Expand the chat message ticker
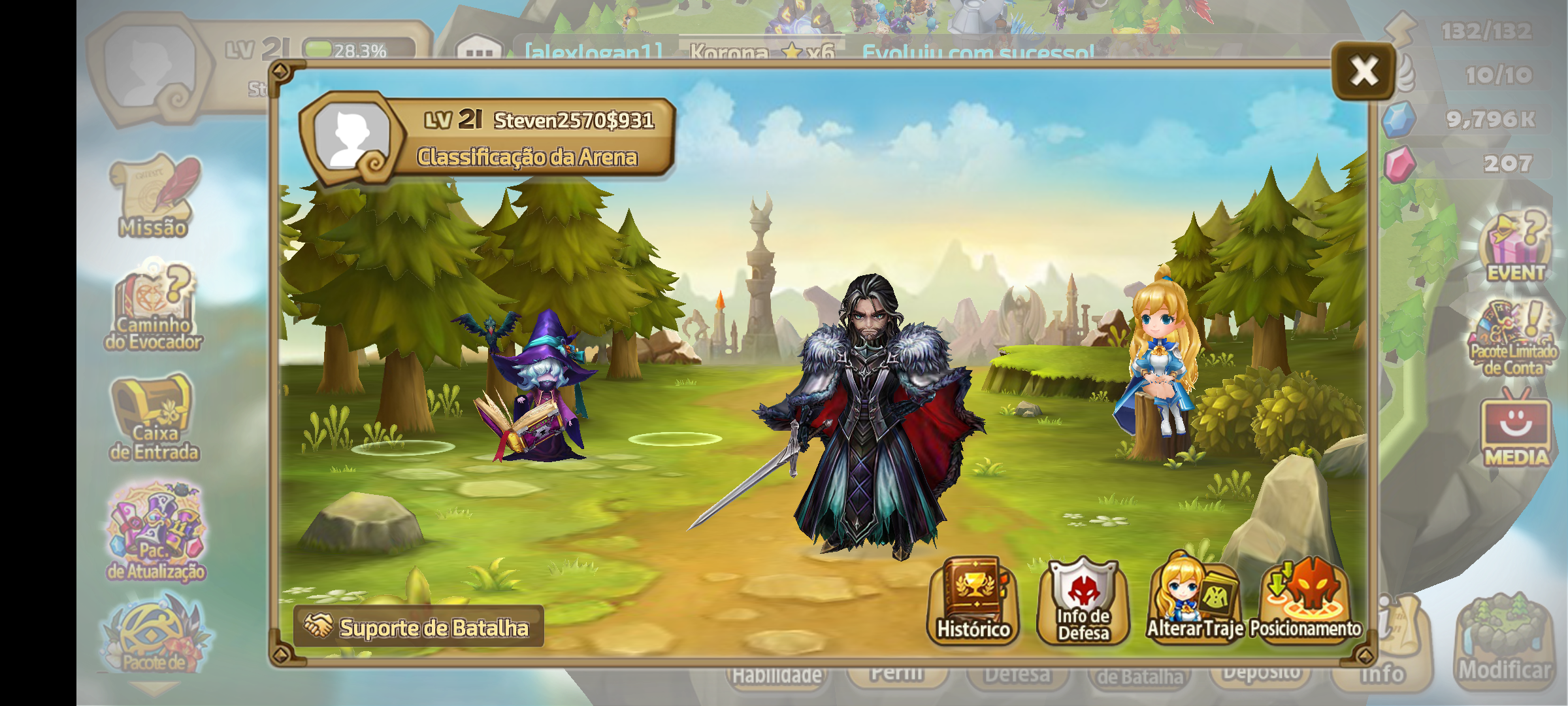 click(479, 50)
